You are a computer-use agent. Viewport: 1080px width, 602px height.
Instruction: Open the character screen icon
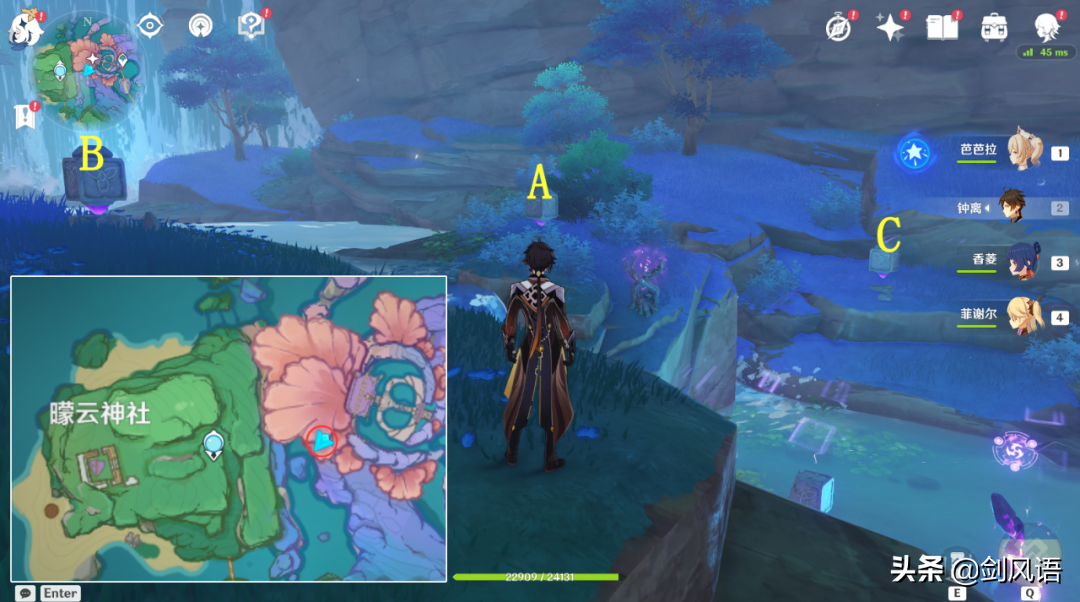(x=1047, y=27)
